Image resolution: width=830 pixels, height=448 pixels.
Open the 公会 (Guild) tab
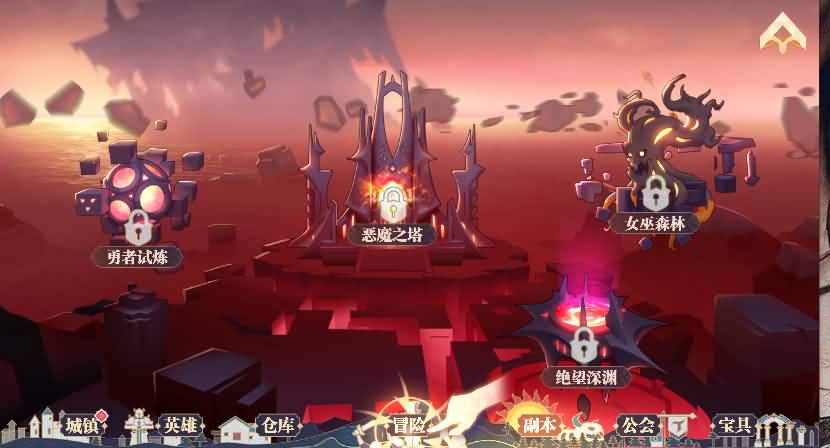[637, 426]
